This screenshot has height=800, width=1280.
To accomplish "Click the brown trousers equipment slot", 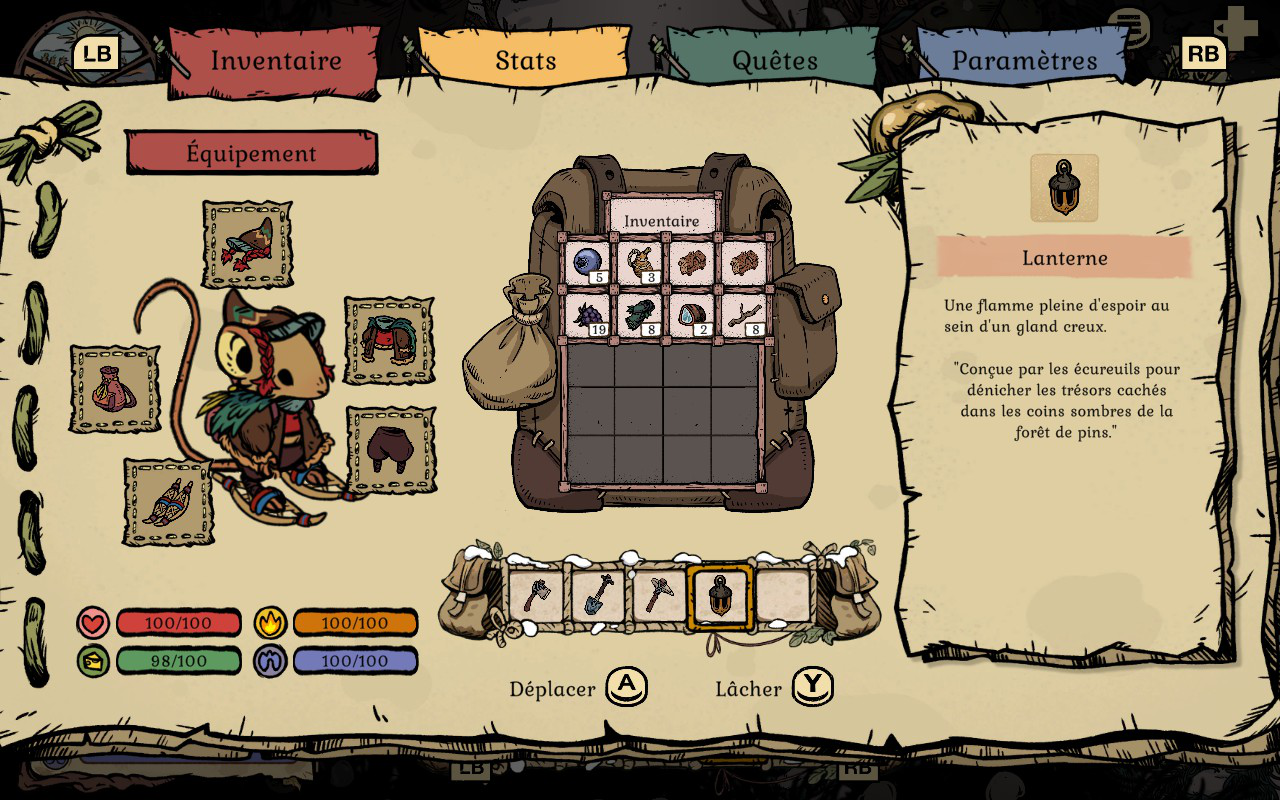I will (x=391, y=449).
